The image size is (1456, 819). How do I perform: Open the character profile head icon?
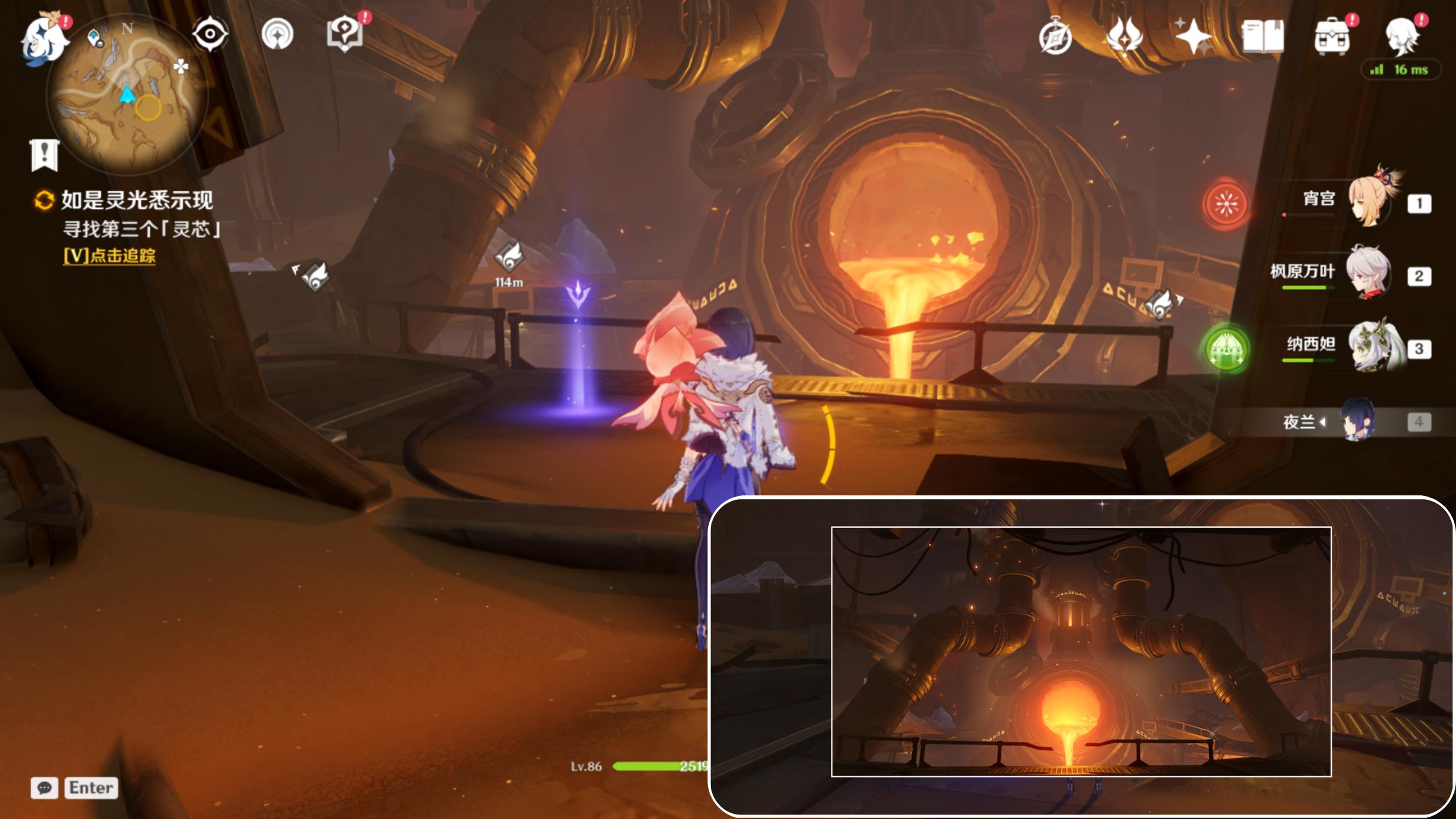coord(1401,36)
